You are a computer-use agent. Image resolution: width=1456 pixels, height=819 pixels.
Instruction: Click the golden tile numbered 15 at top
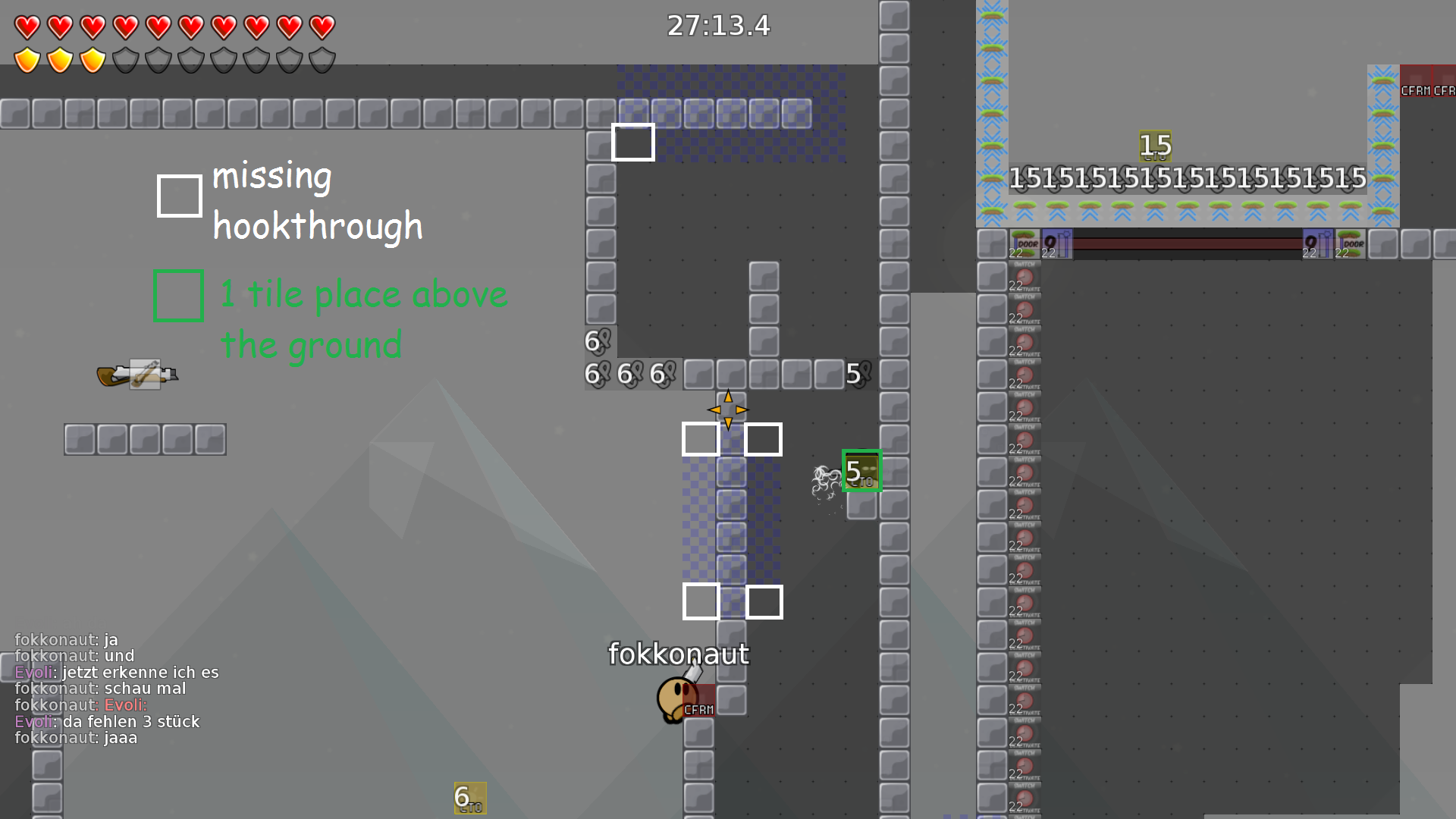pos(1153,146)
